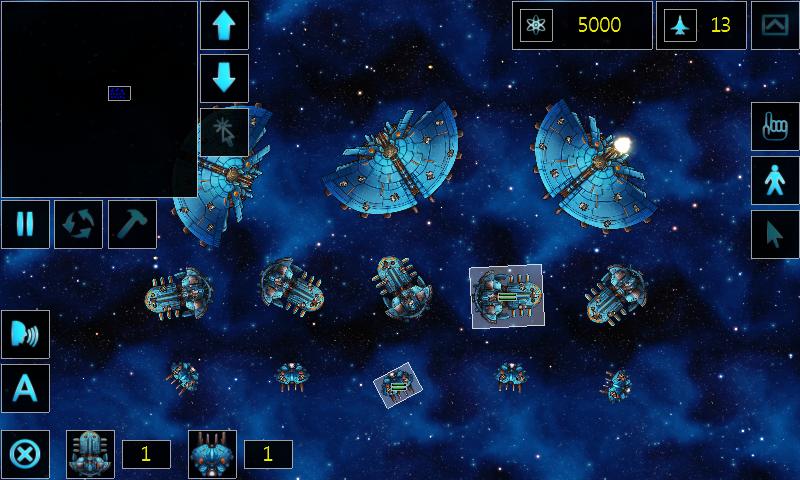
Task: Open the hammer build menu
Action: (x=131, y=223)
